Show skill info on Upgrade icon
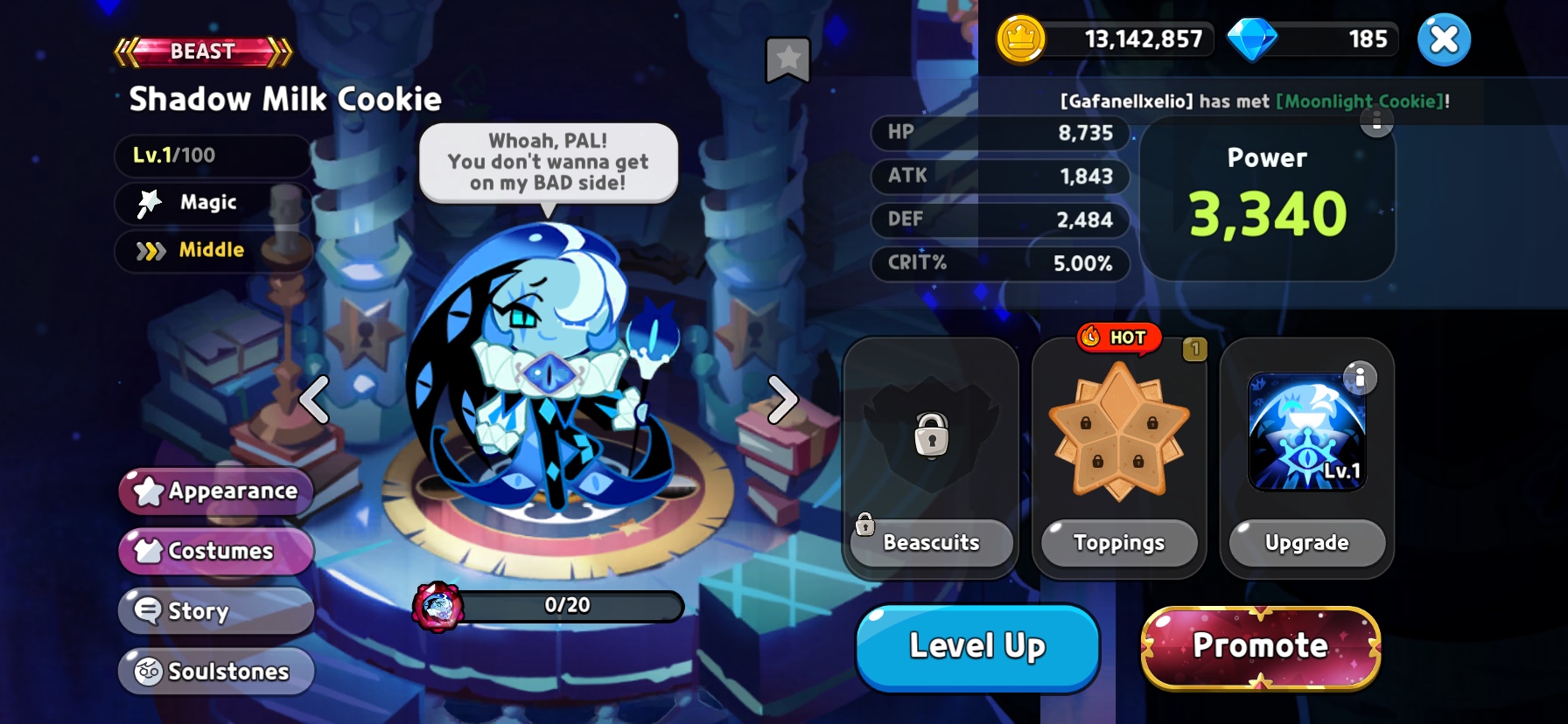This screenshot has width=1568, height=724. pyautogui.click(x=1360, y=378)
